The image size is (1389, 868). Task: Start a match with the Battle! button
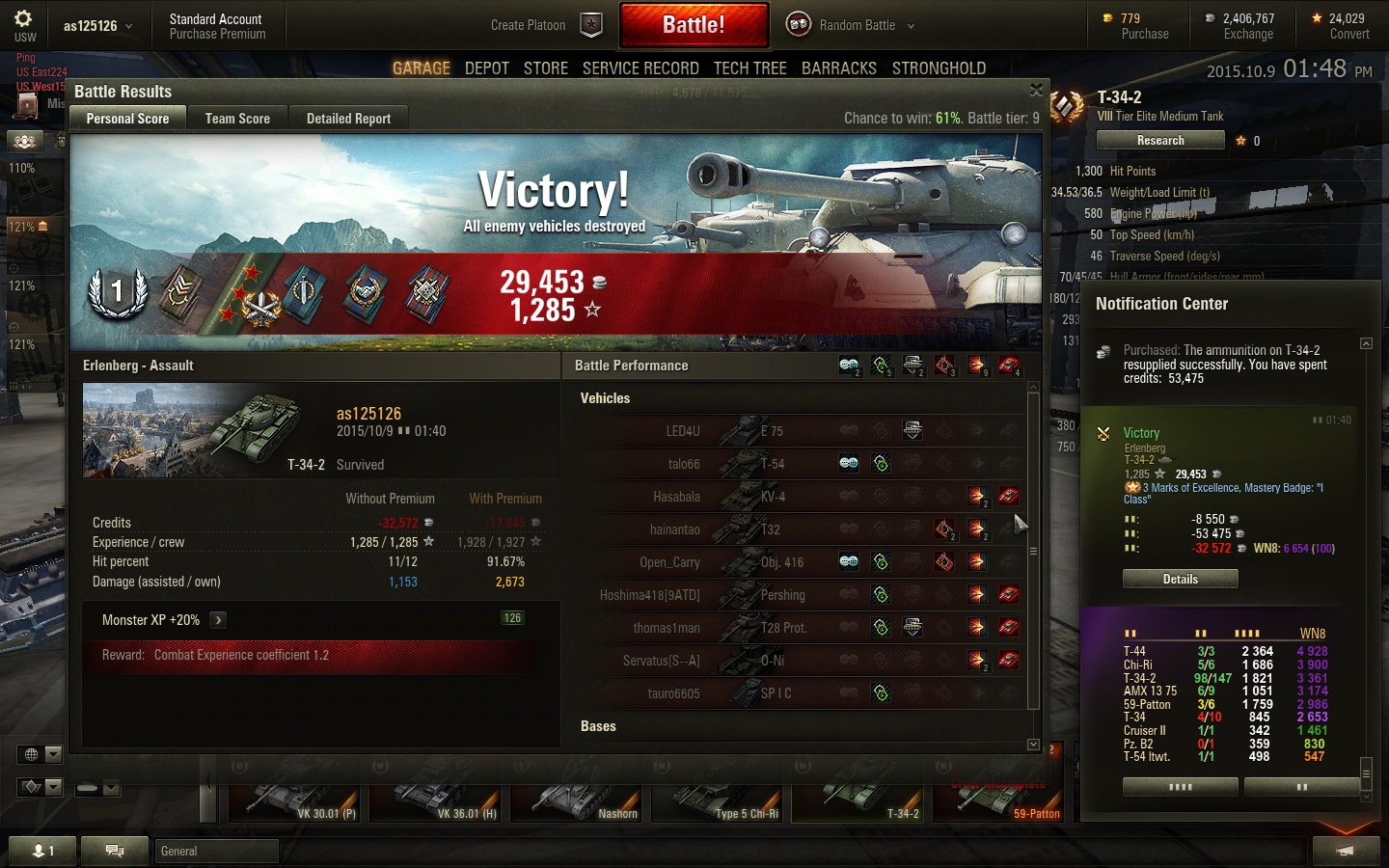(x=694, y=25)
